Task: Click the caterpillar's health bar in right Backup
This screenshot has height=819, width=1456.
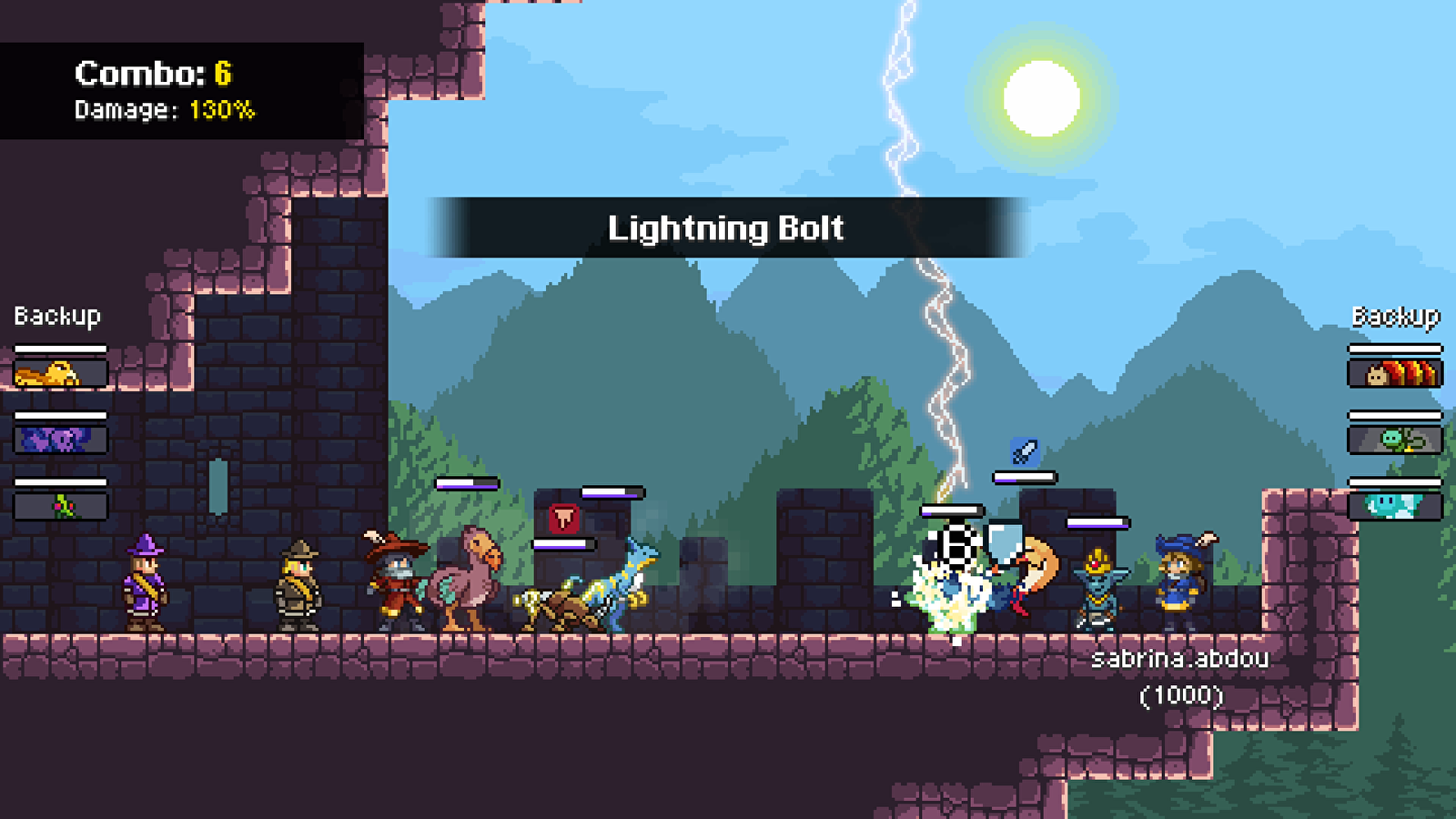Action: click(1395, 348)
